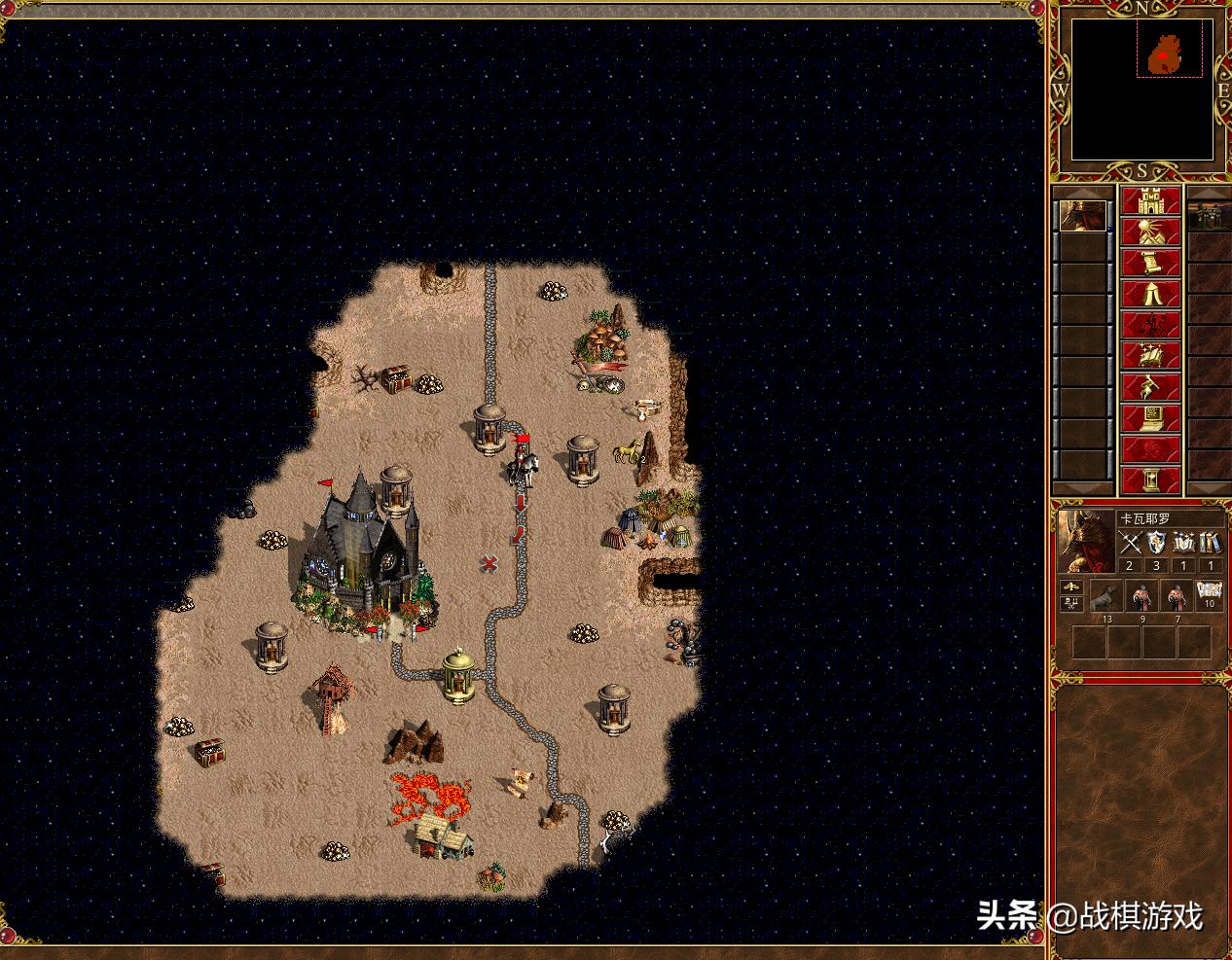Click the town list's up arrow
The height and width of the screenshot is (960, 1232).
[x=1210, y=191]
